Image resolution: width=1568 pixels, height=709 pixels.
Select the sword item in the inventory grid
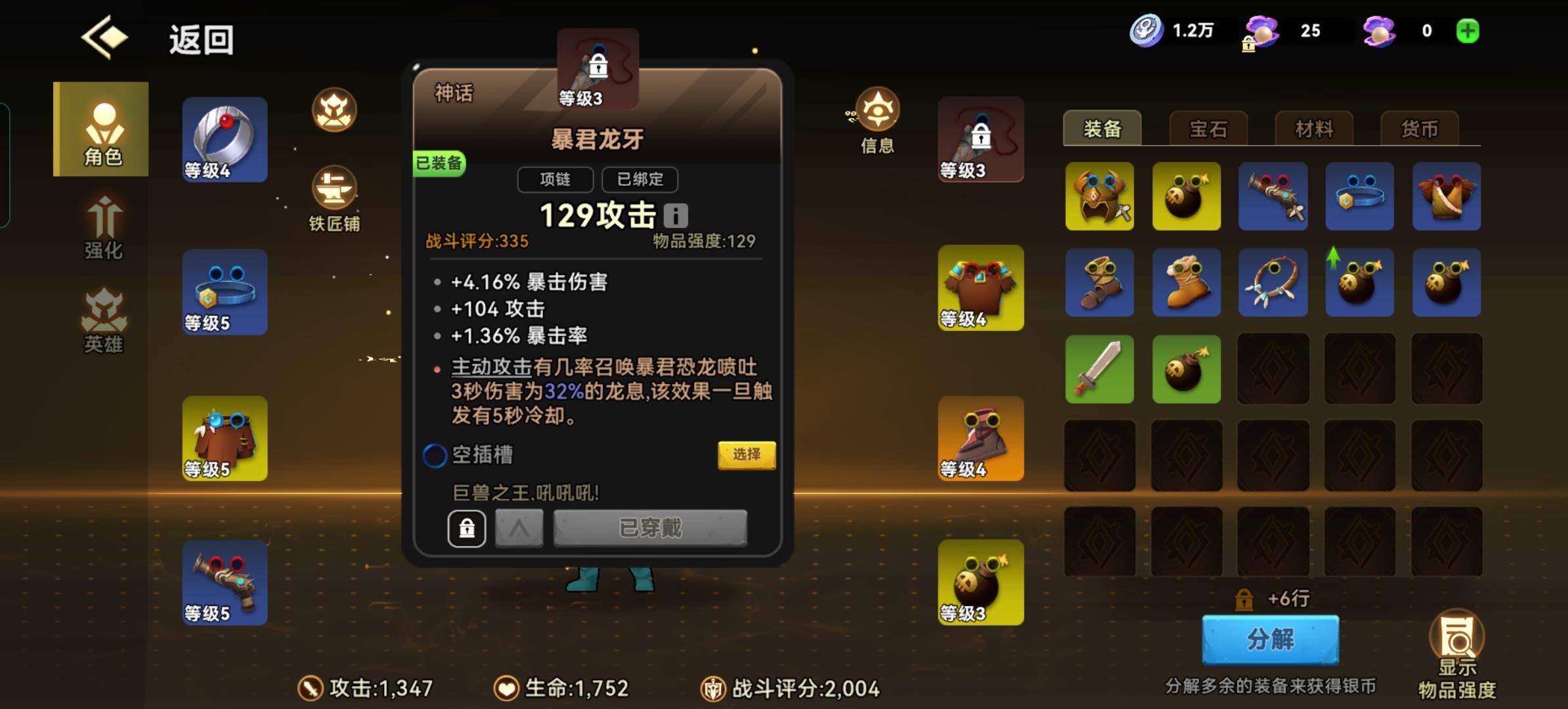pyautogui.click(x=1100, y=369)
